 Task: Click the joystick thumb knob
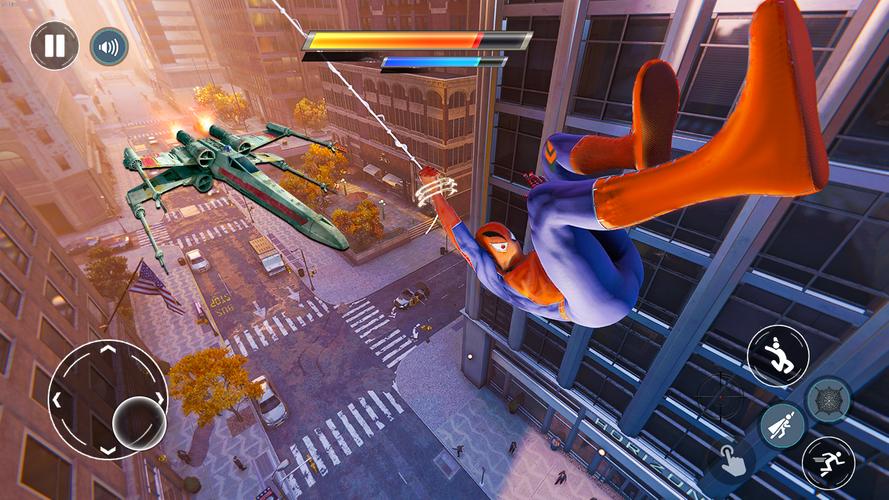pyautogui.click(x=138, y=422)
